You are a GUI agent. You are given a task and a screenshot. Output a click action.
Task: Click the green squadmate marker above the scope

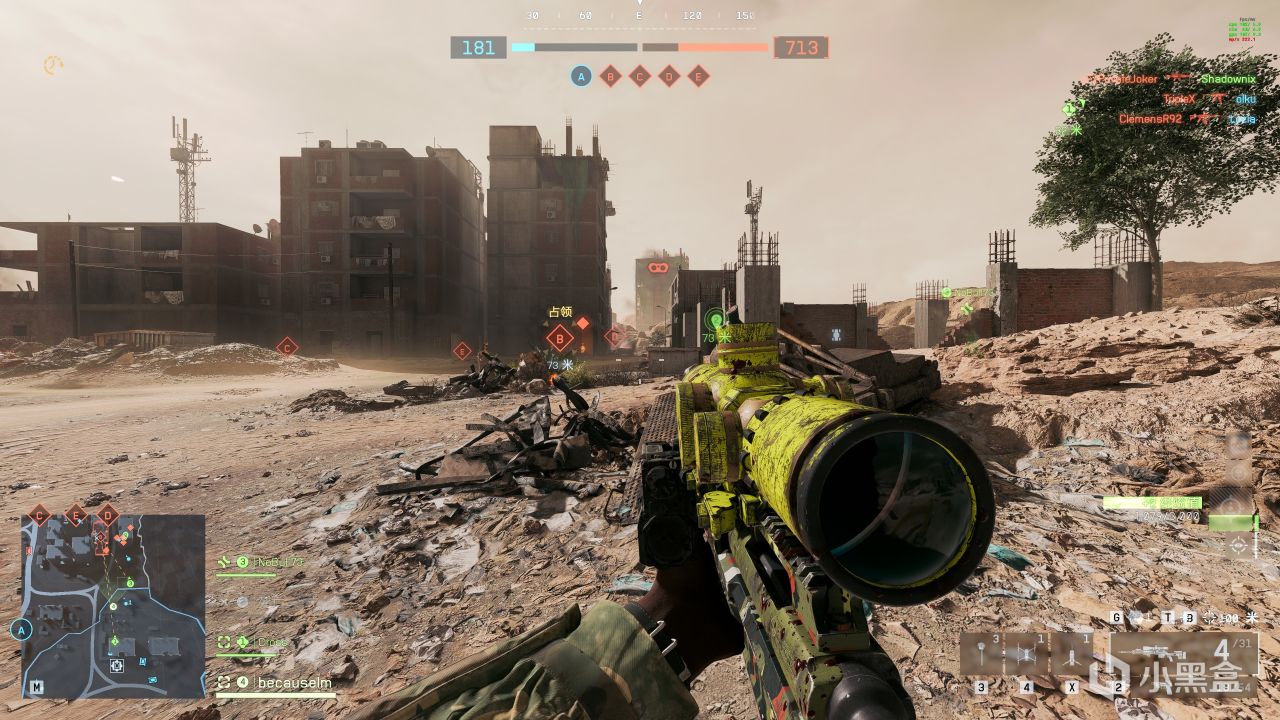(714, 320)
